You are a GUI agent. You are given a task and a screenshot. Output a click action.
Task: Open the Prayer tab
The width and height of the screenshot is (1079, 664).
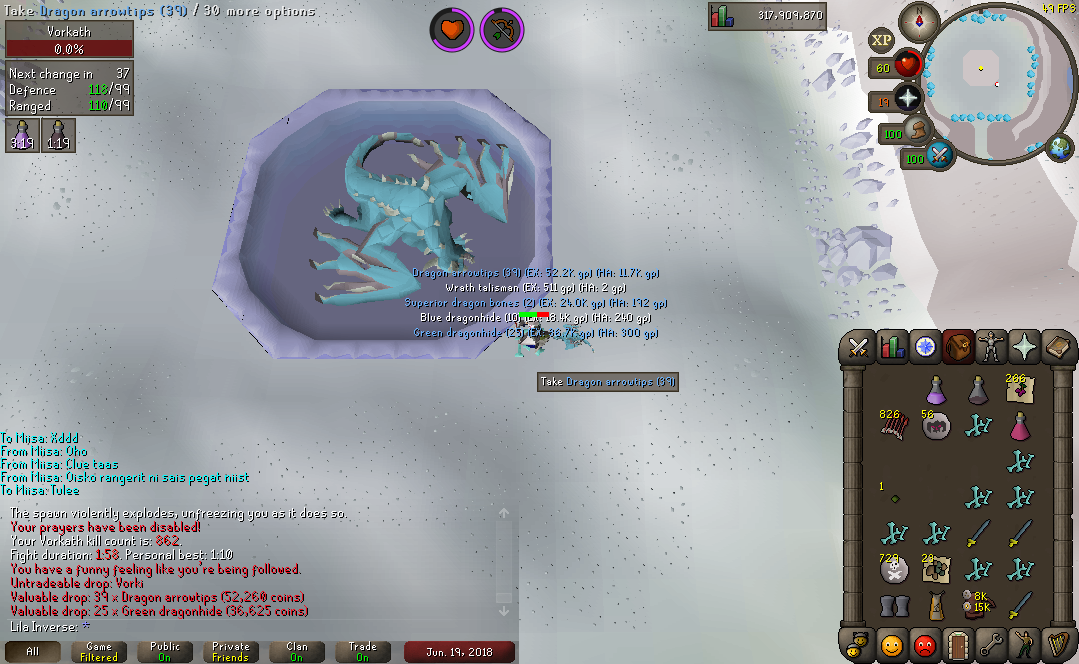tap(1023, 347)
